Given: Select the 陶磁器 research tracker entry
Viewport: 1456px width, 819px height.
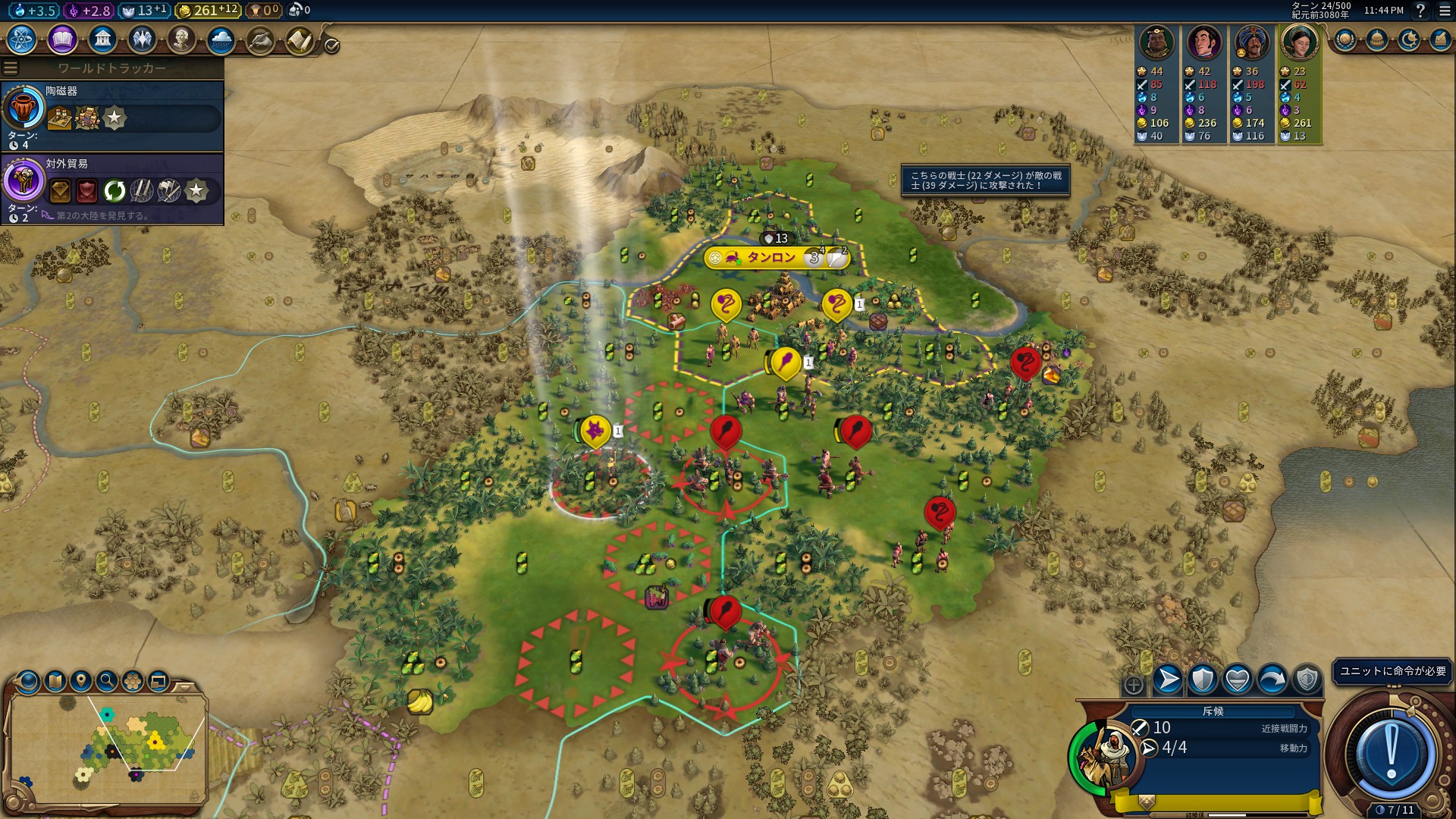Looking at the screenshot, I should pyautogui.click(x=112, y=115).
